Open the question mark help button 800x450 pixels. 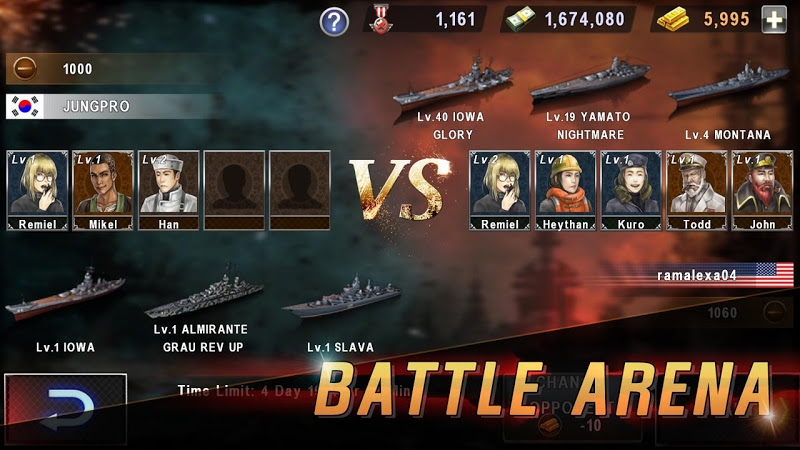point(334,20)
